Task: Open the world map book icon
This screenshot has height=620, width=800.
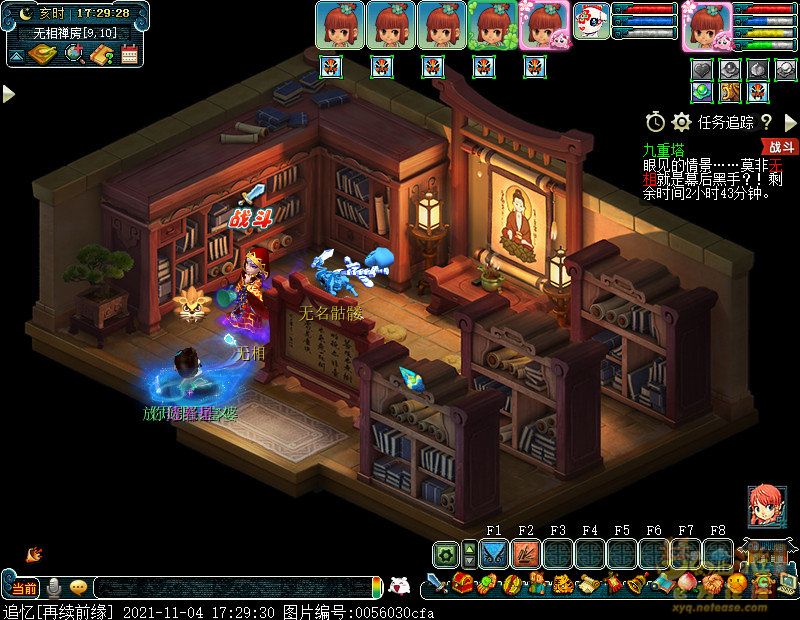Action: 43,54
